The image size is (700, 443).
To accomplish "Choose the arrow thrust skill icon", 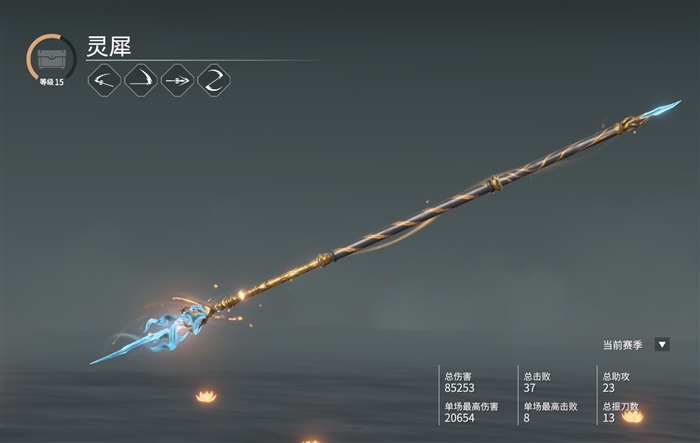I will [x=177, y=80].
